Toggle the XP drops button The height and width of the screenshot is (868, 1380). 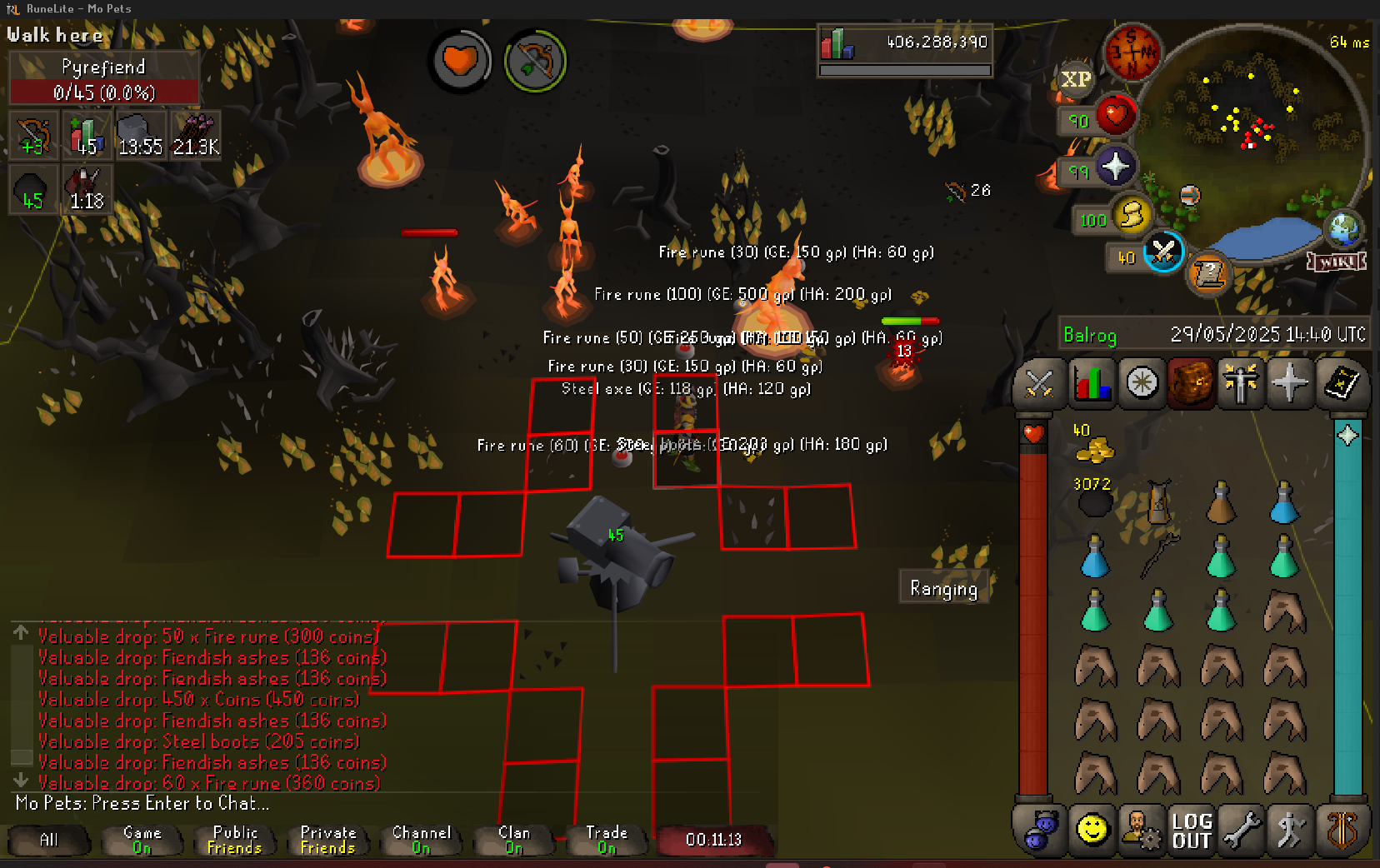[1075, 79]
